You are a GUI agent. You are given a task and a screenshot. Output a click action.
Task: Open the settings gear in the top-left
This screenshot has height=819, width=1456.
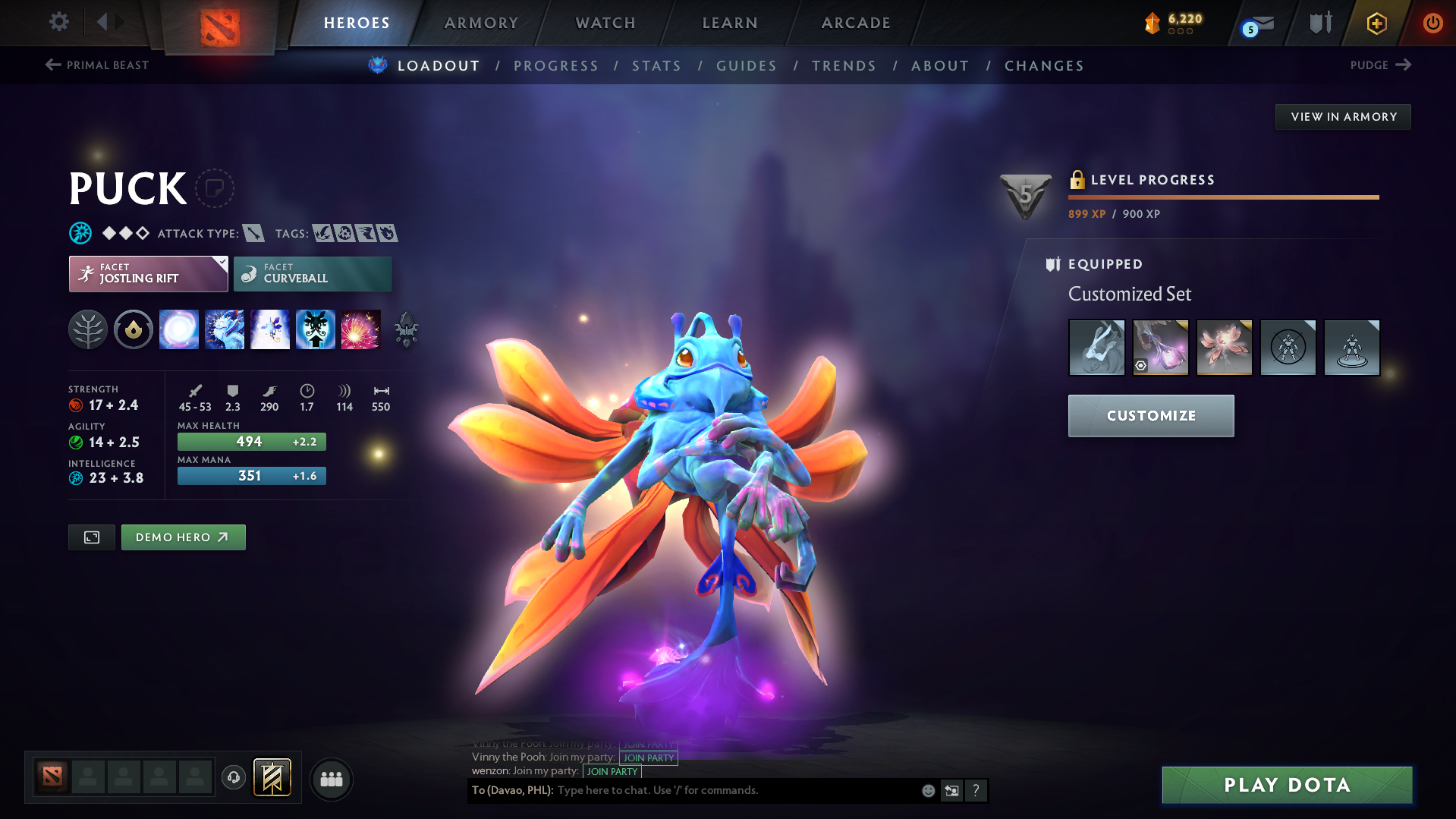tap(58, 22)
